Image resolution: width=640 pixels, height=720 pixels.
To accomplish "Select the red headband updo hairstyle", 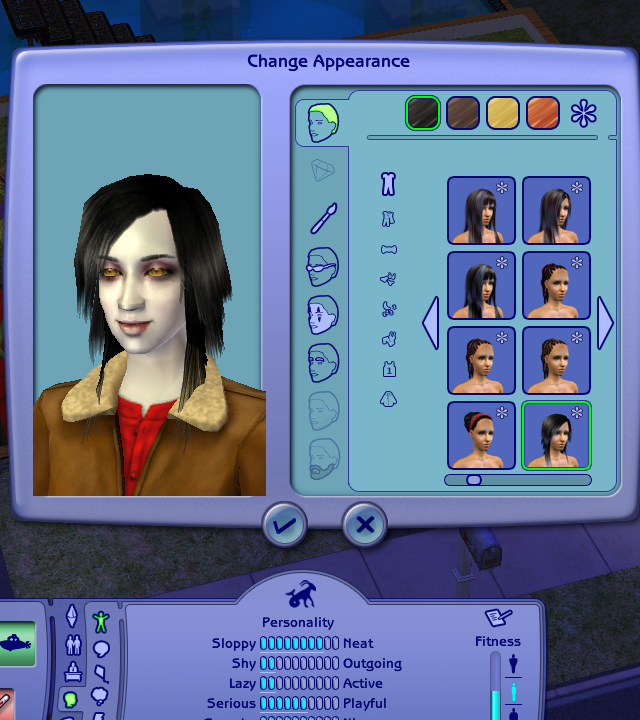I will (481, 435).
